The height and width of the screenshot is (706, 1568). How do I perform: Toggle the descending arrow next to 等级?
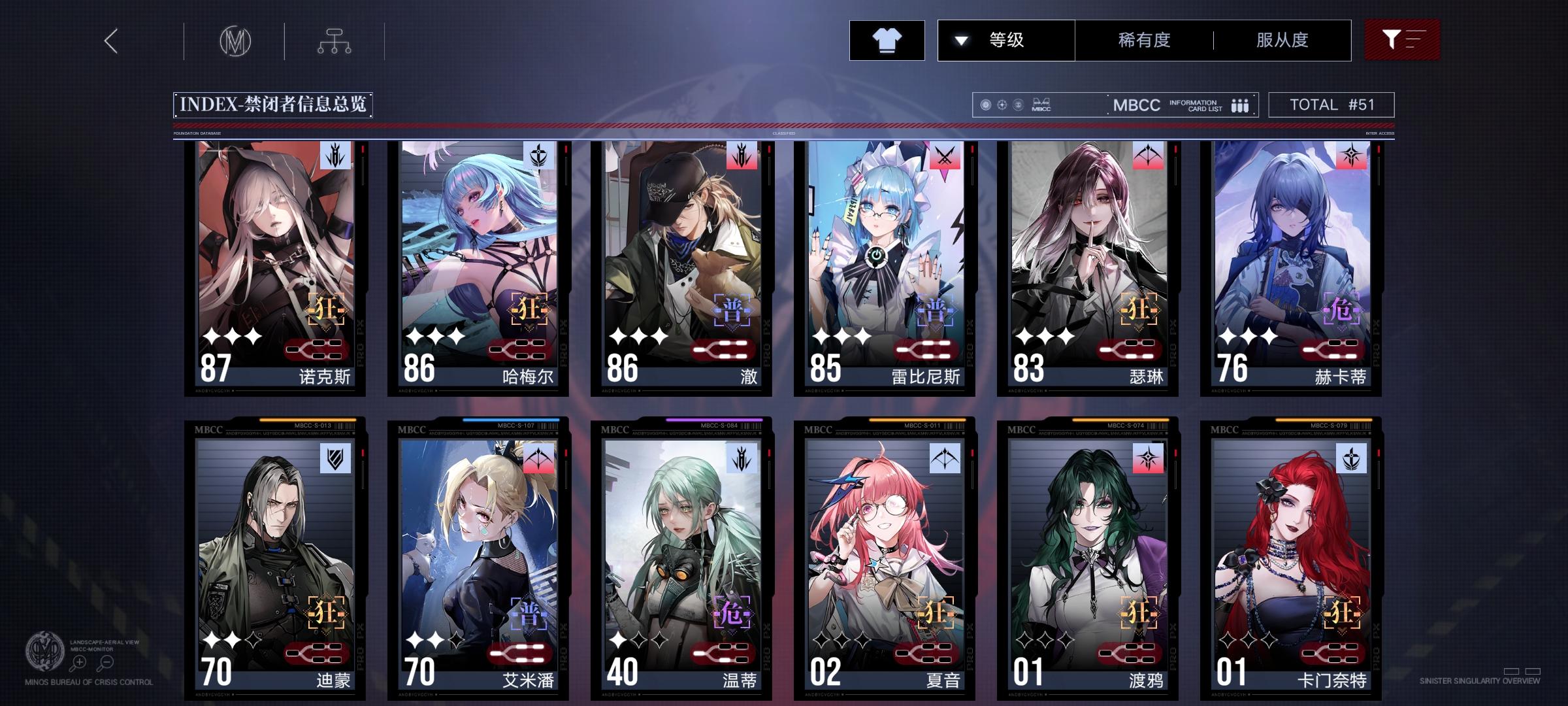pyautogui.click(x=960, y=40)
